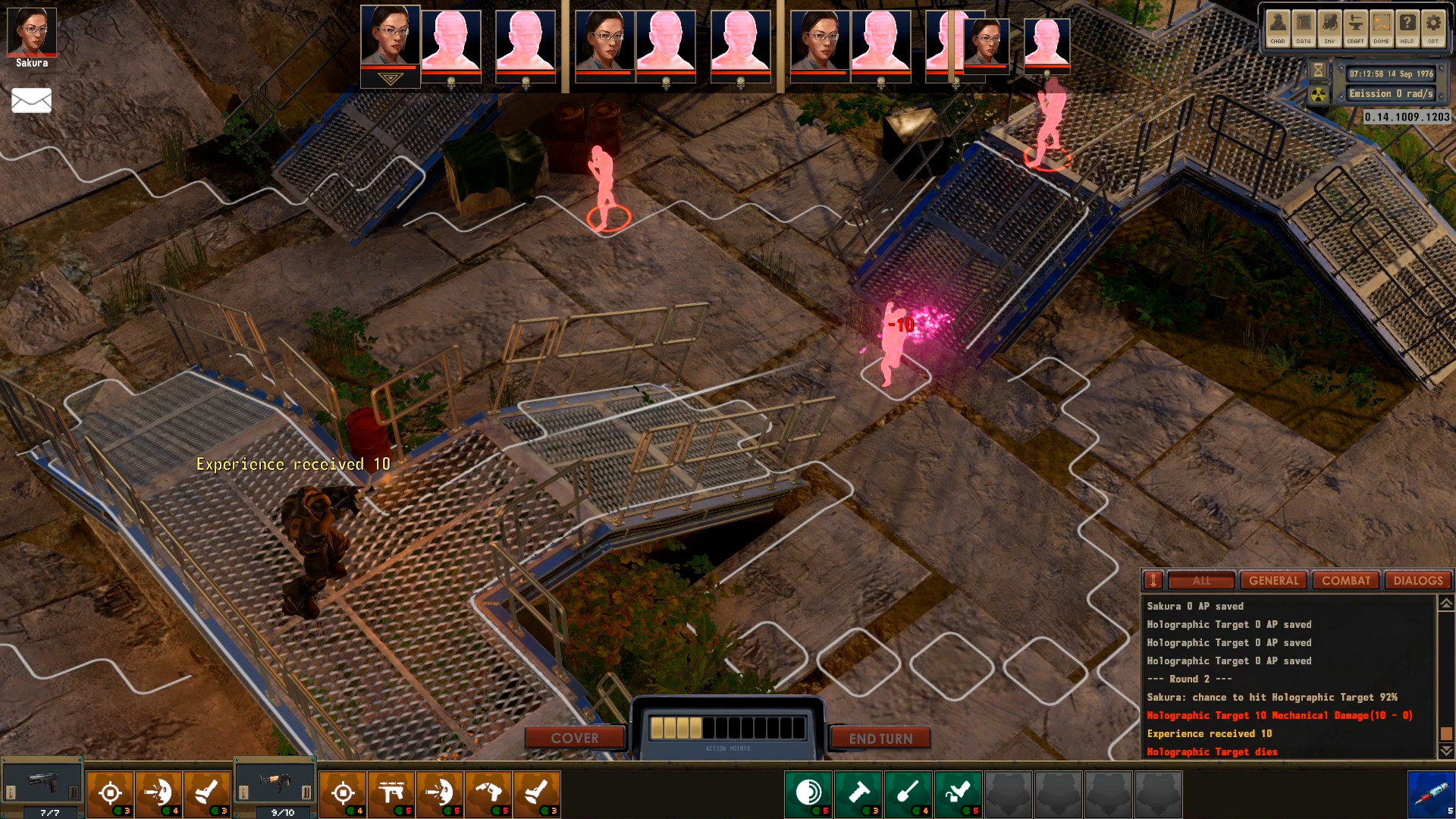Screen dimensions: 1456x819
Task: Open the HELP screen
Action: 1407,27
